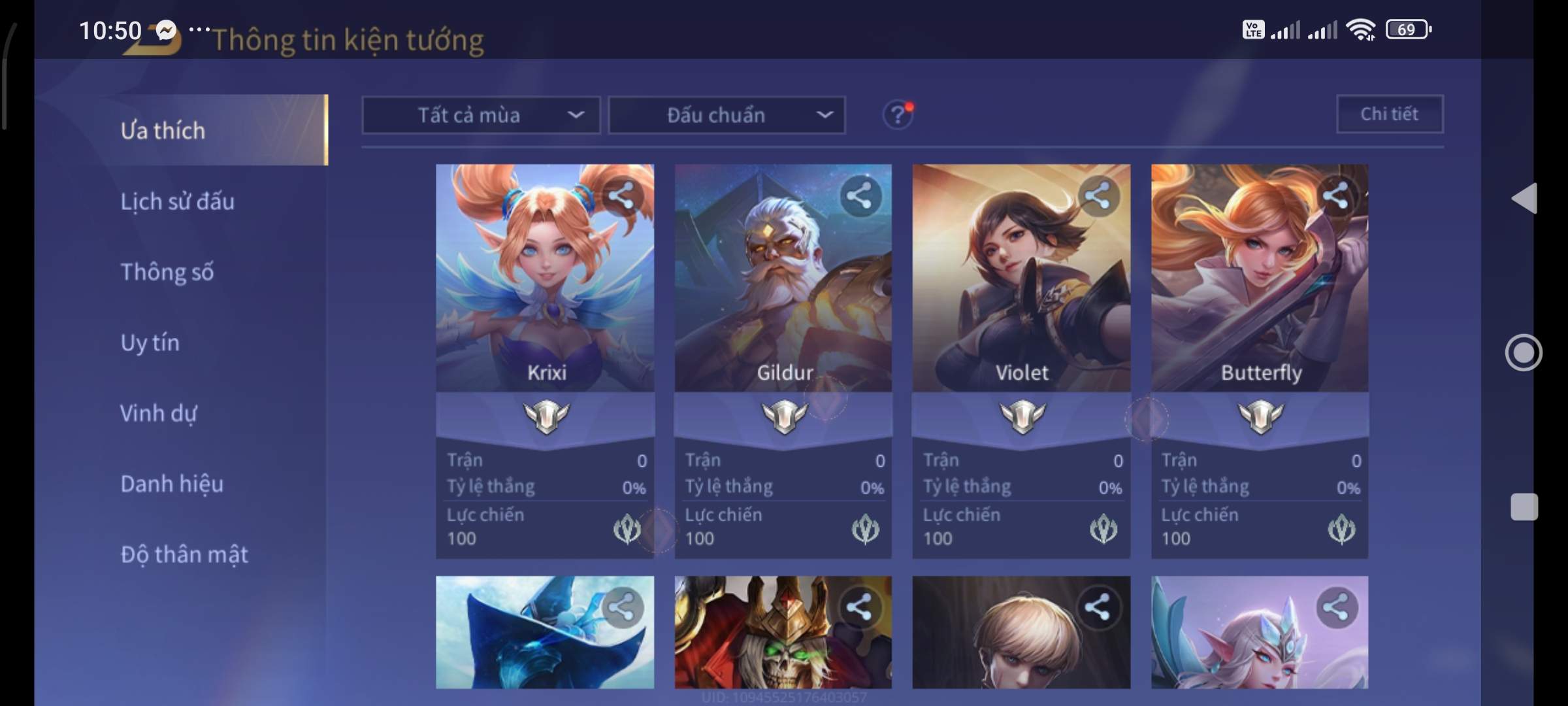1568x706 pixels.
Task: Open the Độ thân mật tab
Action: pyautogui.click(x=184, y=554)
